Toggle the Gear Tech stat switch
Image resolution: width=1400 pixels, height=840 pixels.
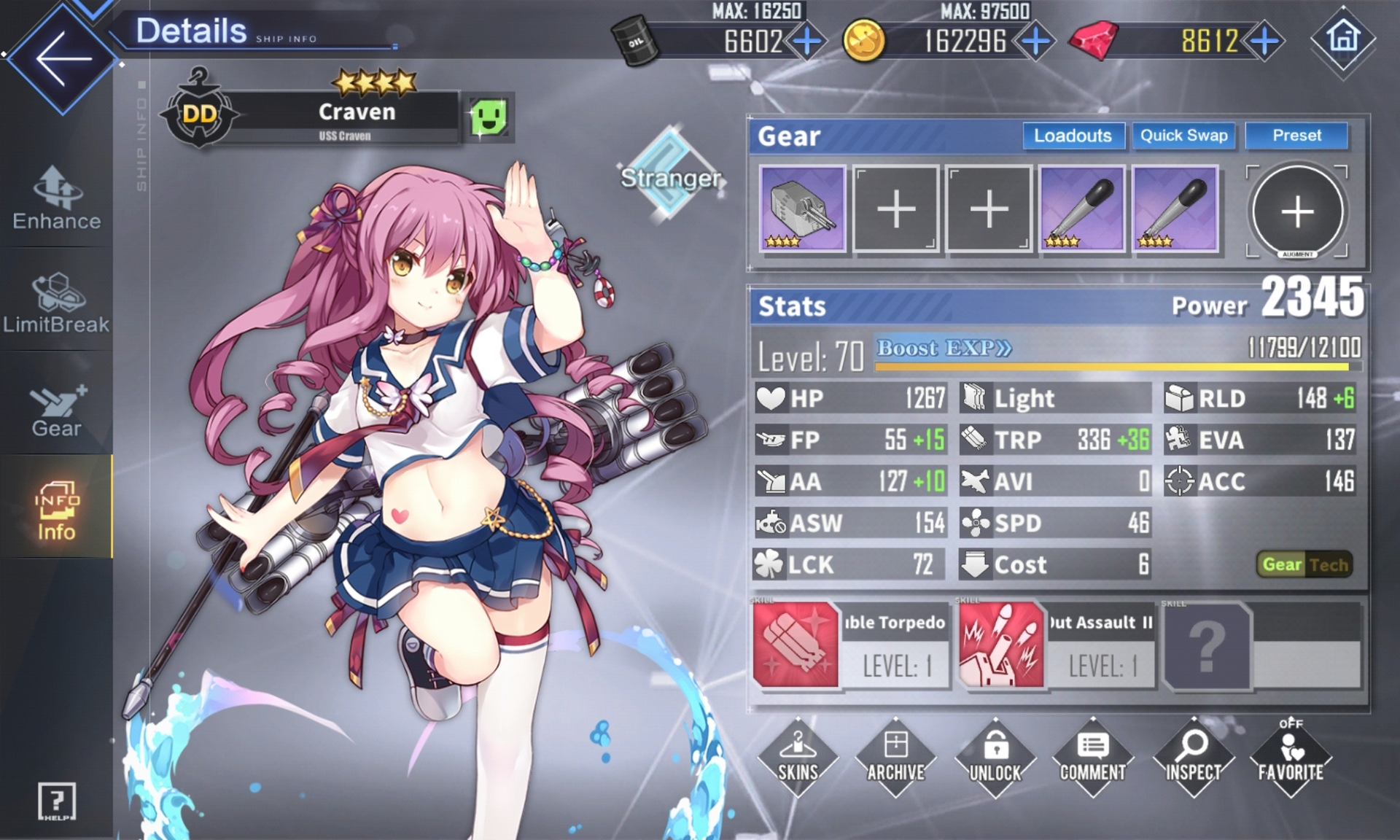(1304, 564)
